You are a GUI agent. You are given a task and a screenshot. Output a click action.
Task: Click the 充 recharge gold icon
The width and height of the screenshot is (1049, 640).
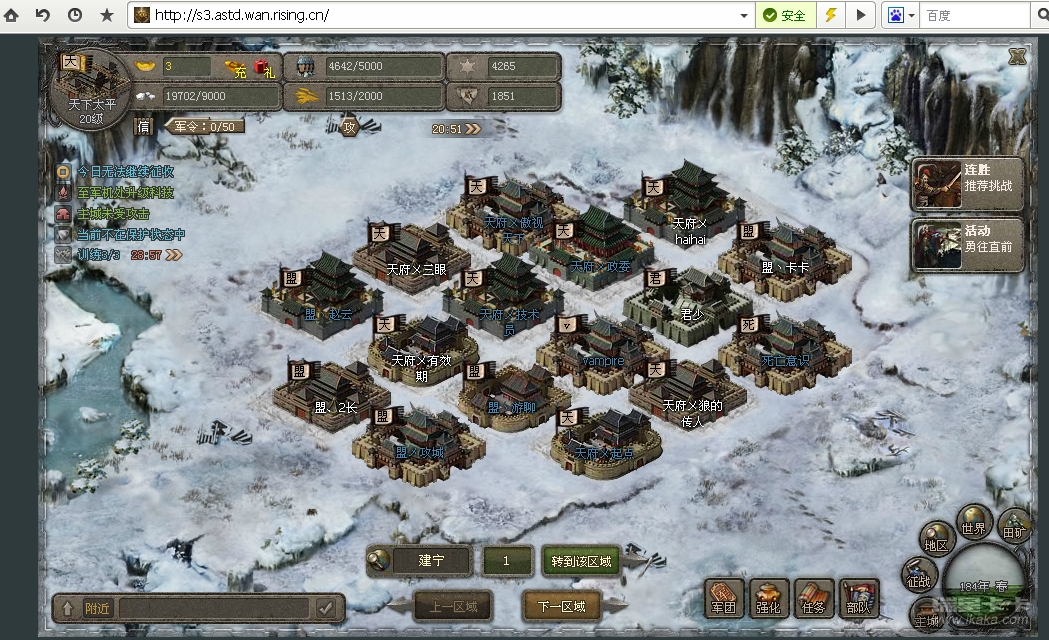point(236,69)
